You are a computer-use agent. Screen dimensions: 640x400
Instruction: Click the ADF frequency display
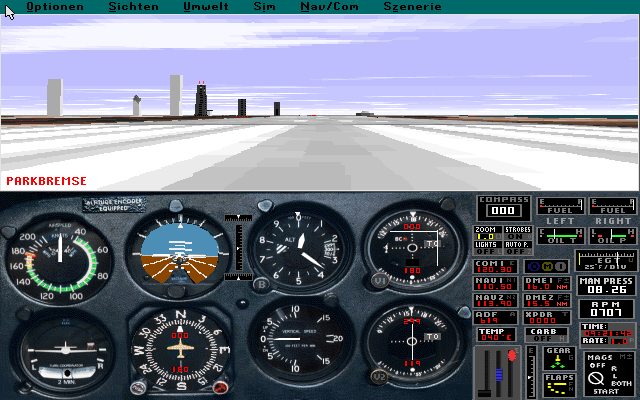488,320
